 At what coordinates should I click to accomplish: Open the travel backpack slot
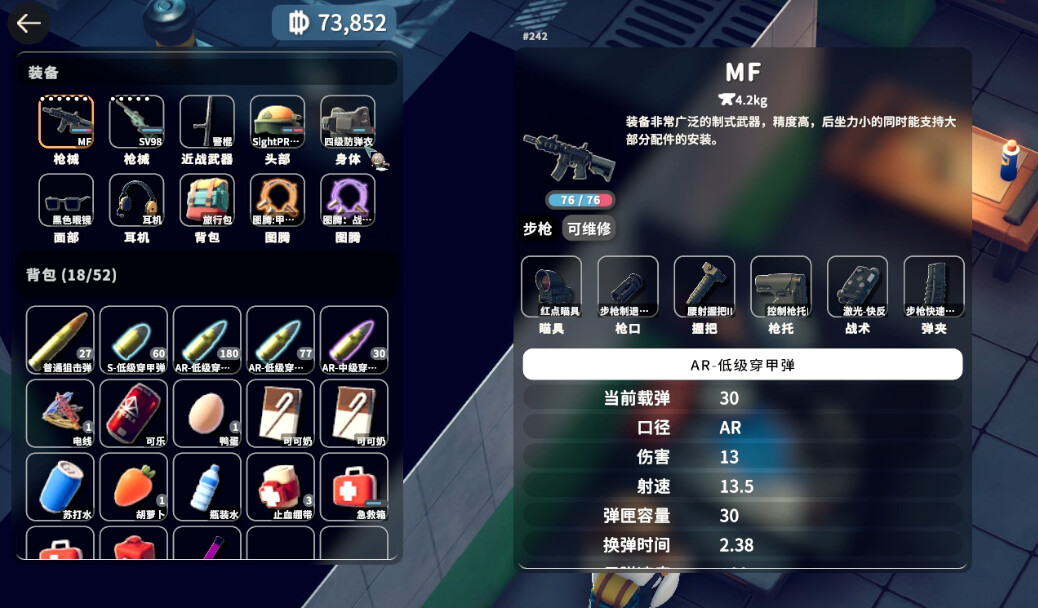pyautogui.click(x=207, y=201)
